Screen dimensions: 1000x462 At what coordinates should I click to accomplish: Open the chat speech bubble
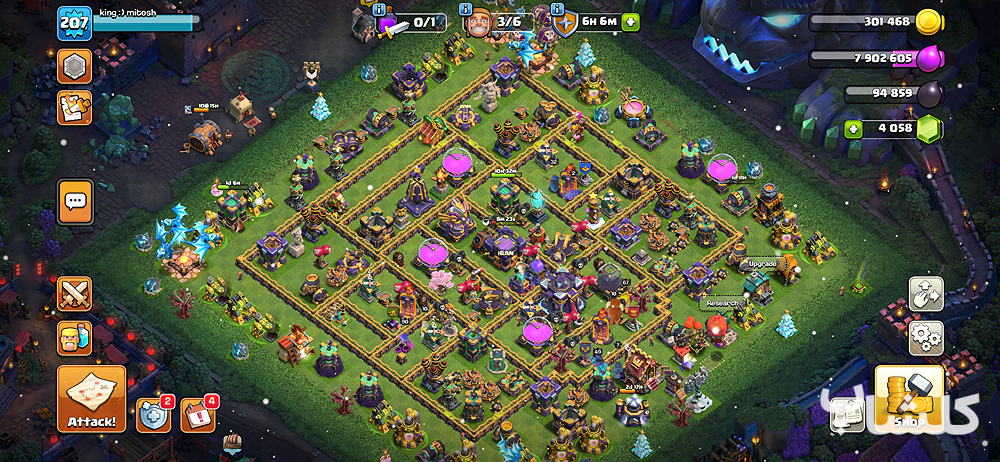76,202
